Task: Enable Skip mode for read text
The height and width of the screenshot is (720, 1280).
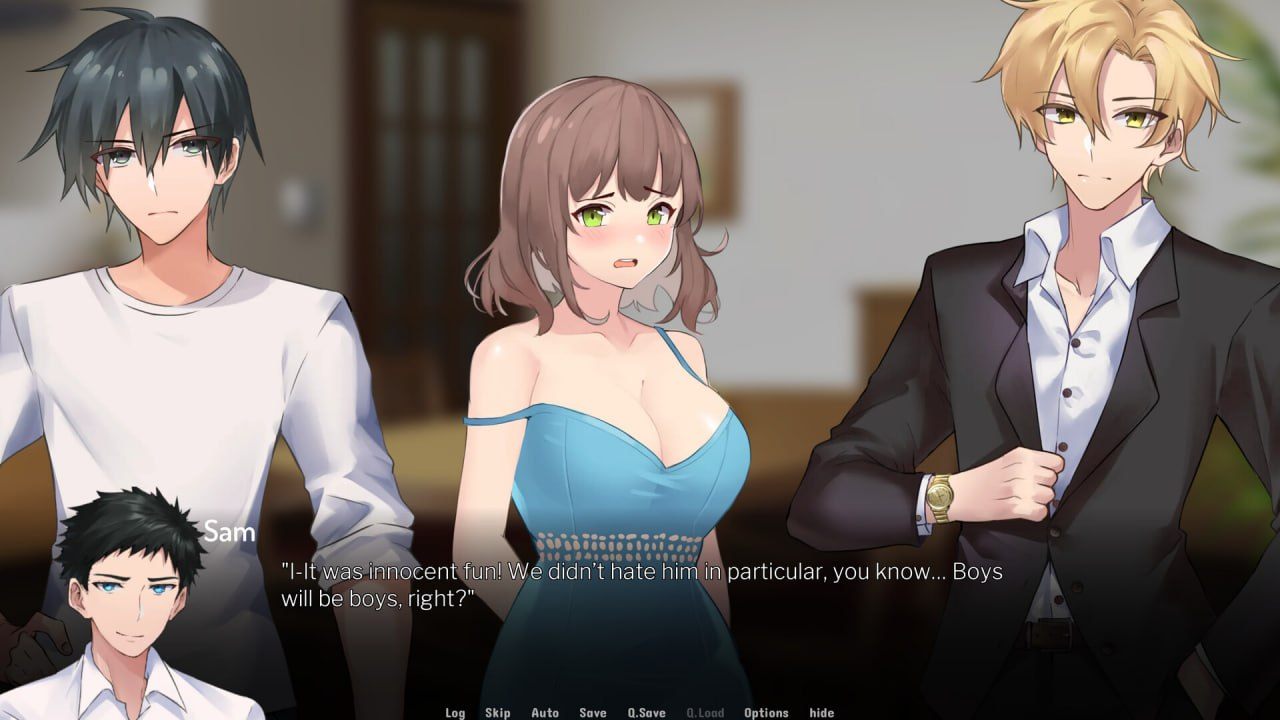Action: coord(497,713)
